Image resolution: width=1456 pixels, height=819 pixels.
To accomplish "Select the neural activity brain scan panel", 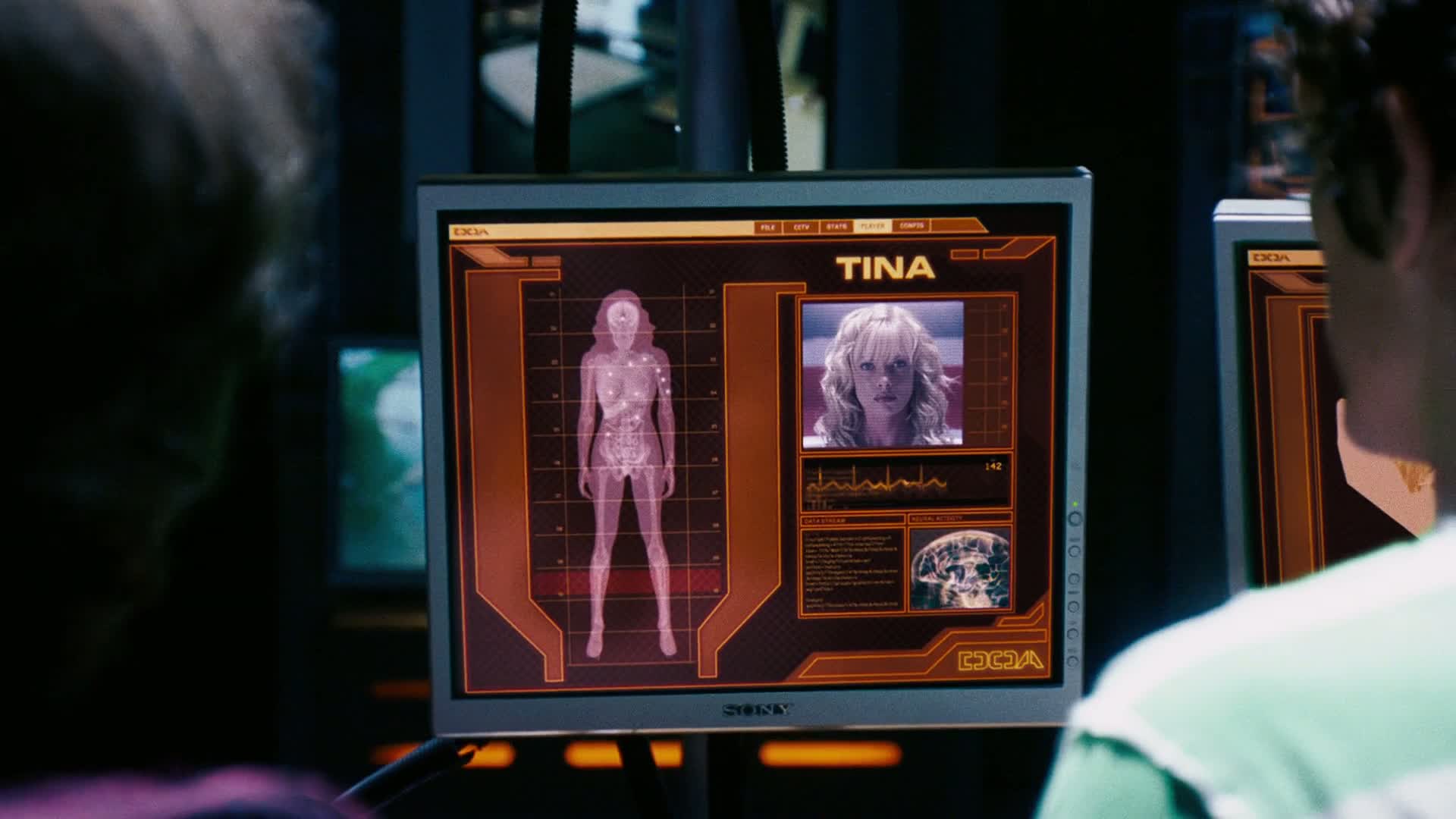I will pyautogui.click(x=960, y=569).
